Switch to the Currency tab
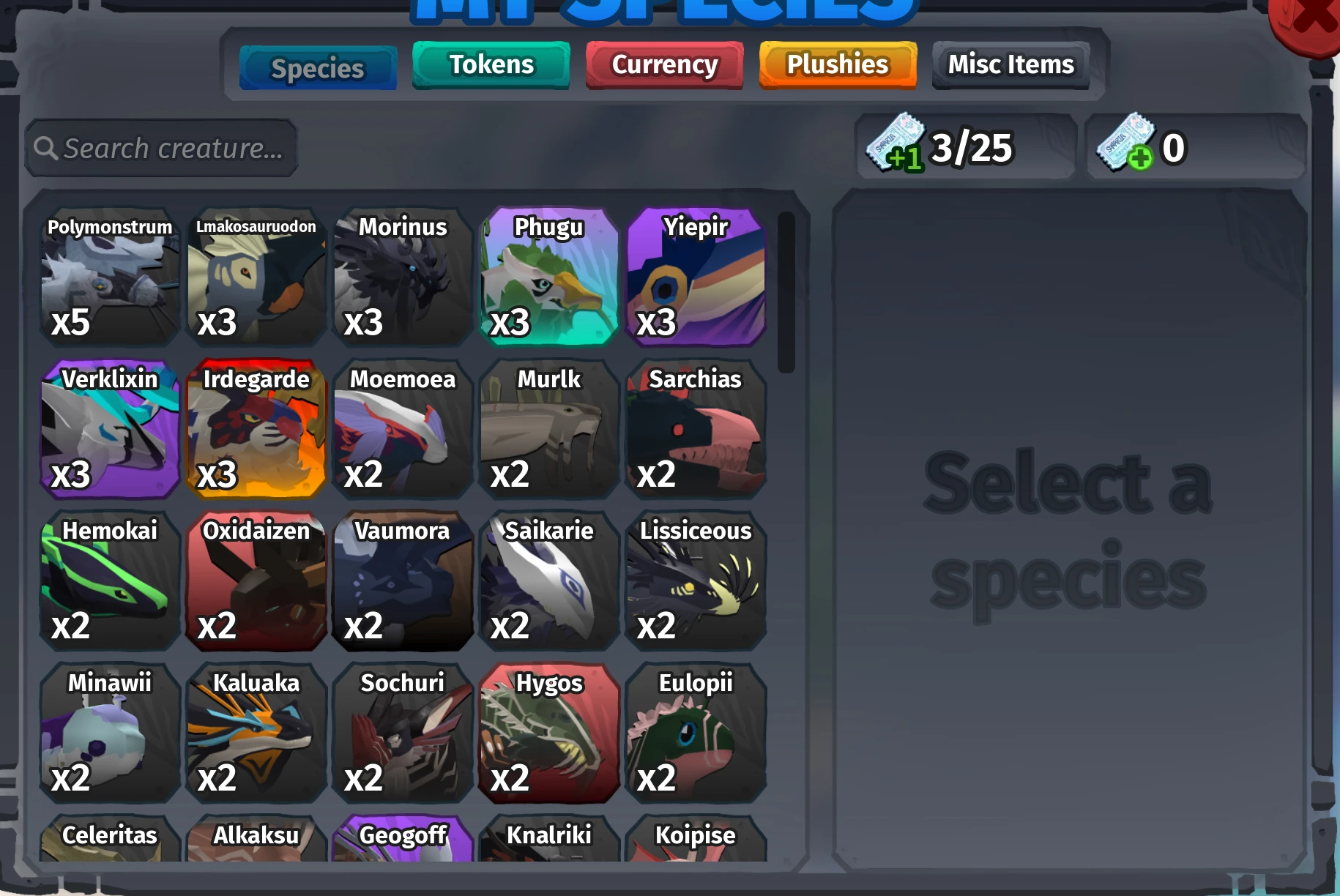This screenshot has height=896, width=1340. click(663, 64)
